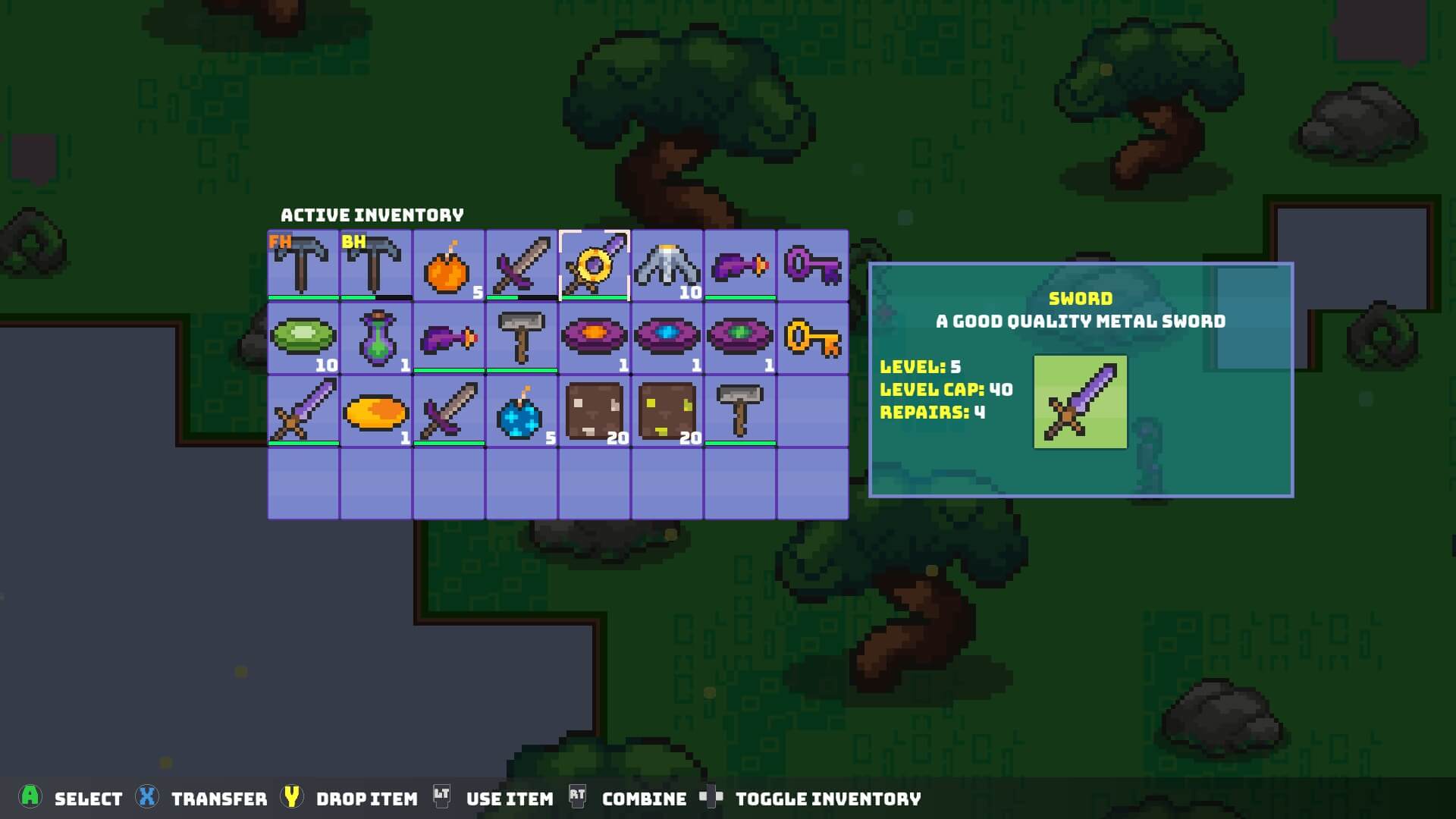Viewport: 1456px width, 819px height.
Task: Select the FH pickaxe slot
Action: tap(303, 265)
